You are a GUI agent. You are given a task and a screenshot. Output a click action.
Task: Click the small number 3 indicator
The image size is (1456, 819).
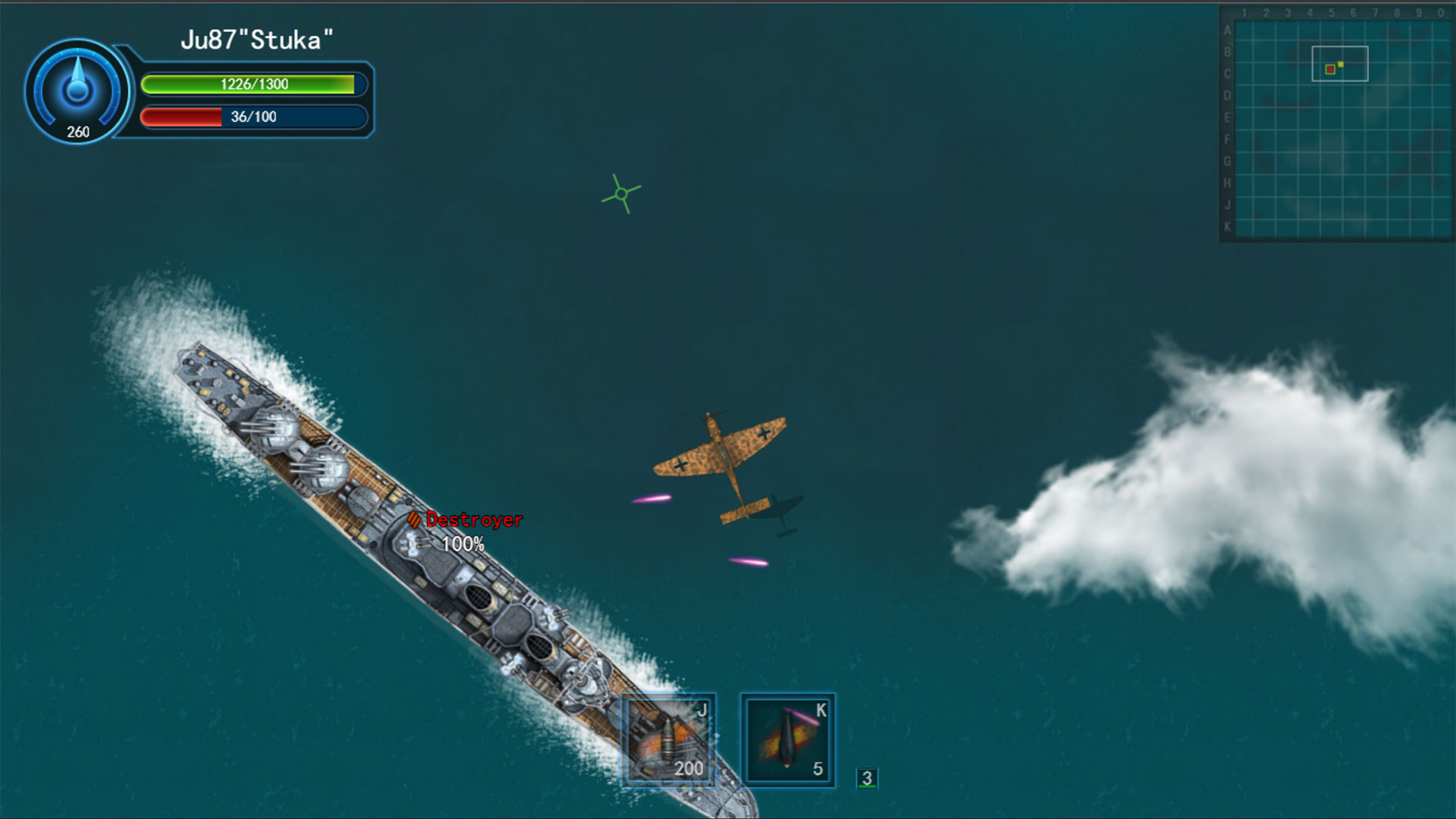point(867,778)
